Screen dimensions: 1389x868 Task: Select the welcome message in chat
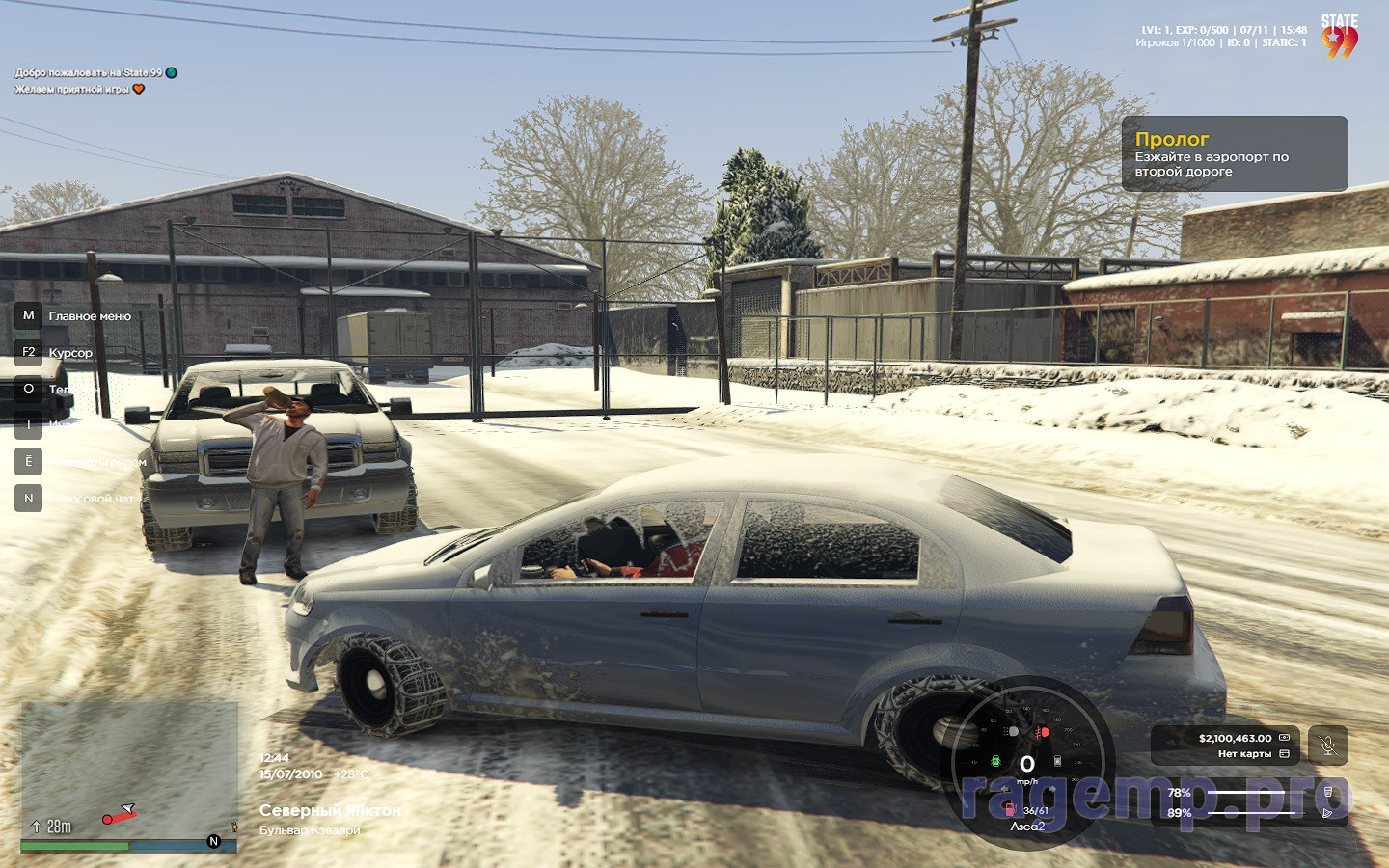point(89,72)
